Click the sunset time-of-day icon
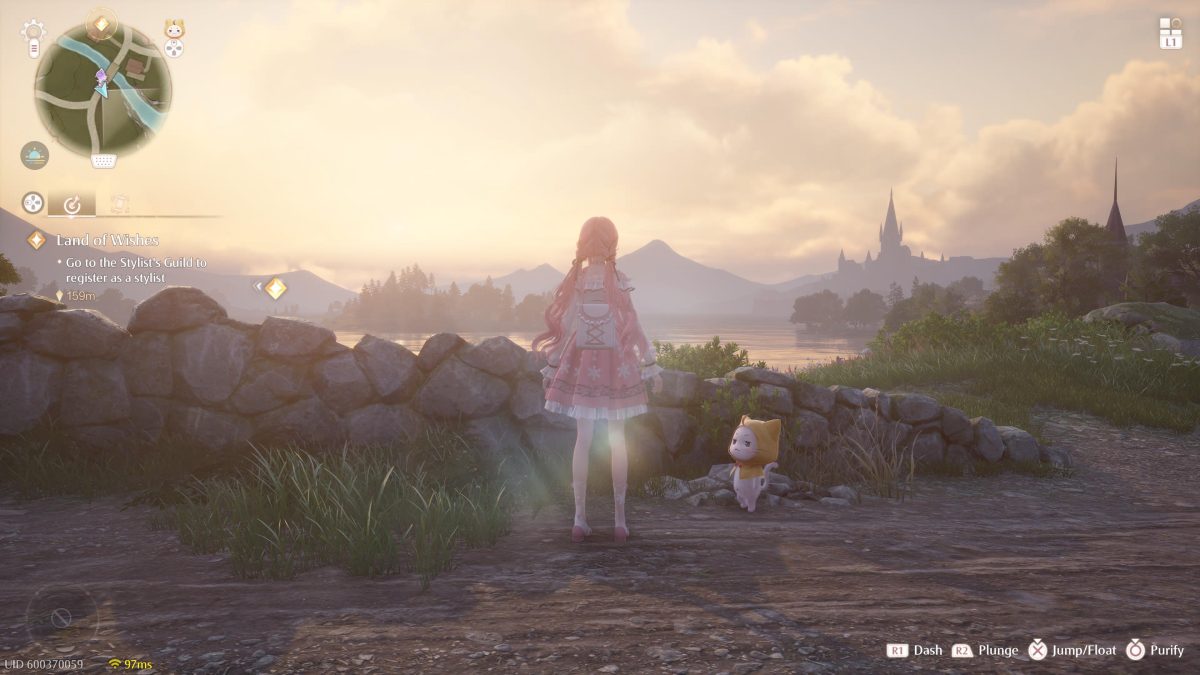Viewport: 1200px width, 675px height. 34,155
